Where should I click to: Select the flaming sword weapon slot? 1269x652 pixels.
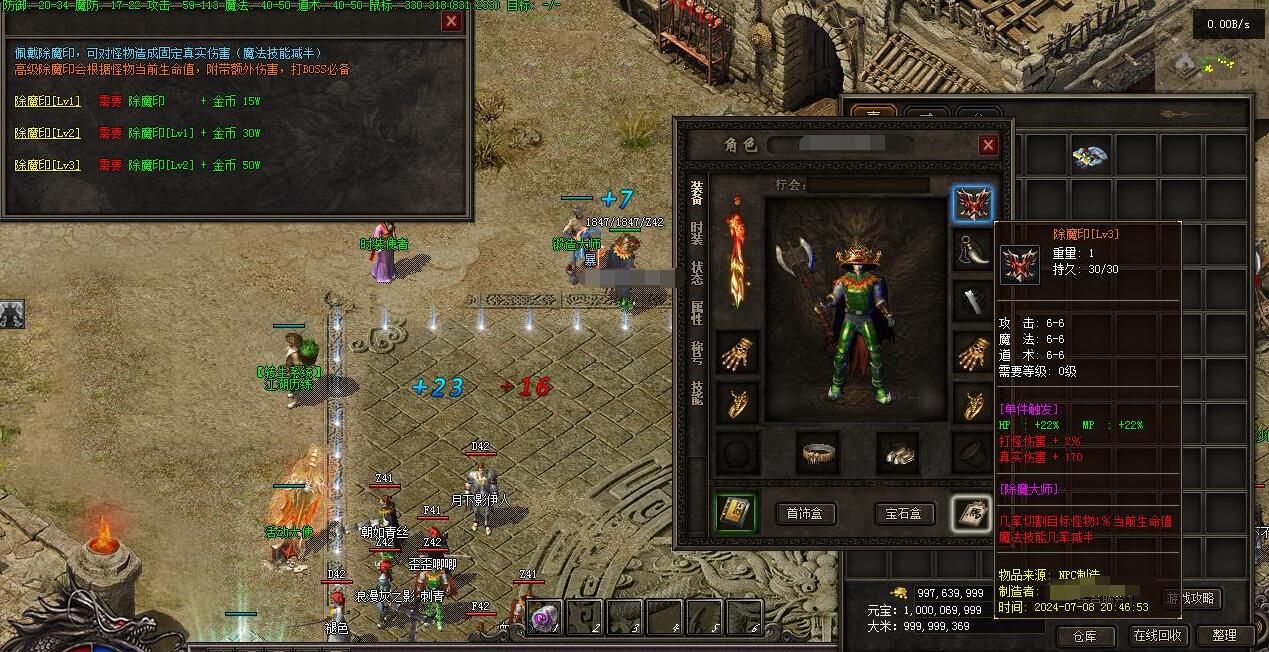pos(737,251)
